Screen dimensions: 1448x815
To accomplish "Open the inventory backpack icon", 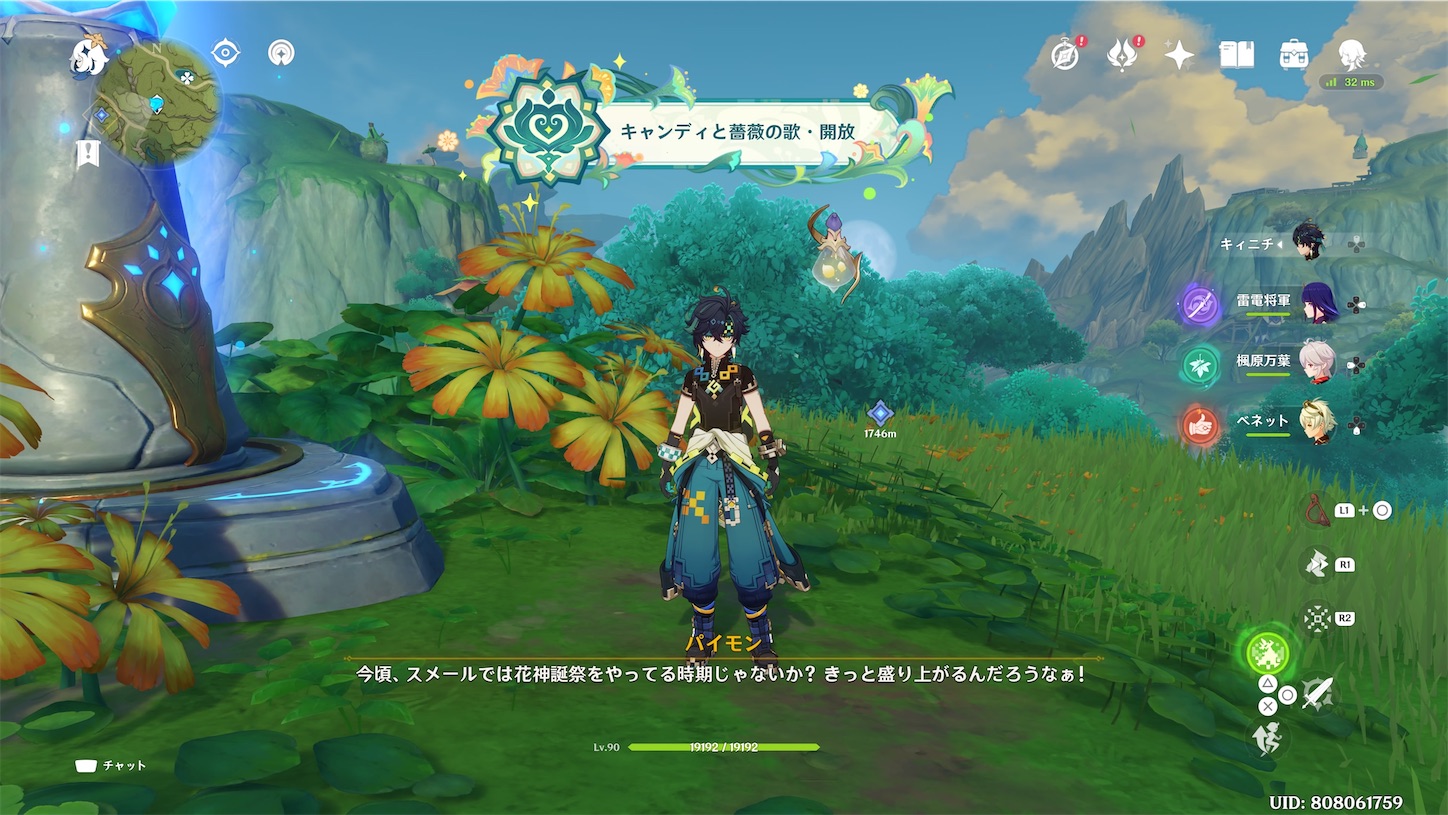I will pyautogui.click(x=1292, y=55).
